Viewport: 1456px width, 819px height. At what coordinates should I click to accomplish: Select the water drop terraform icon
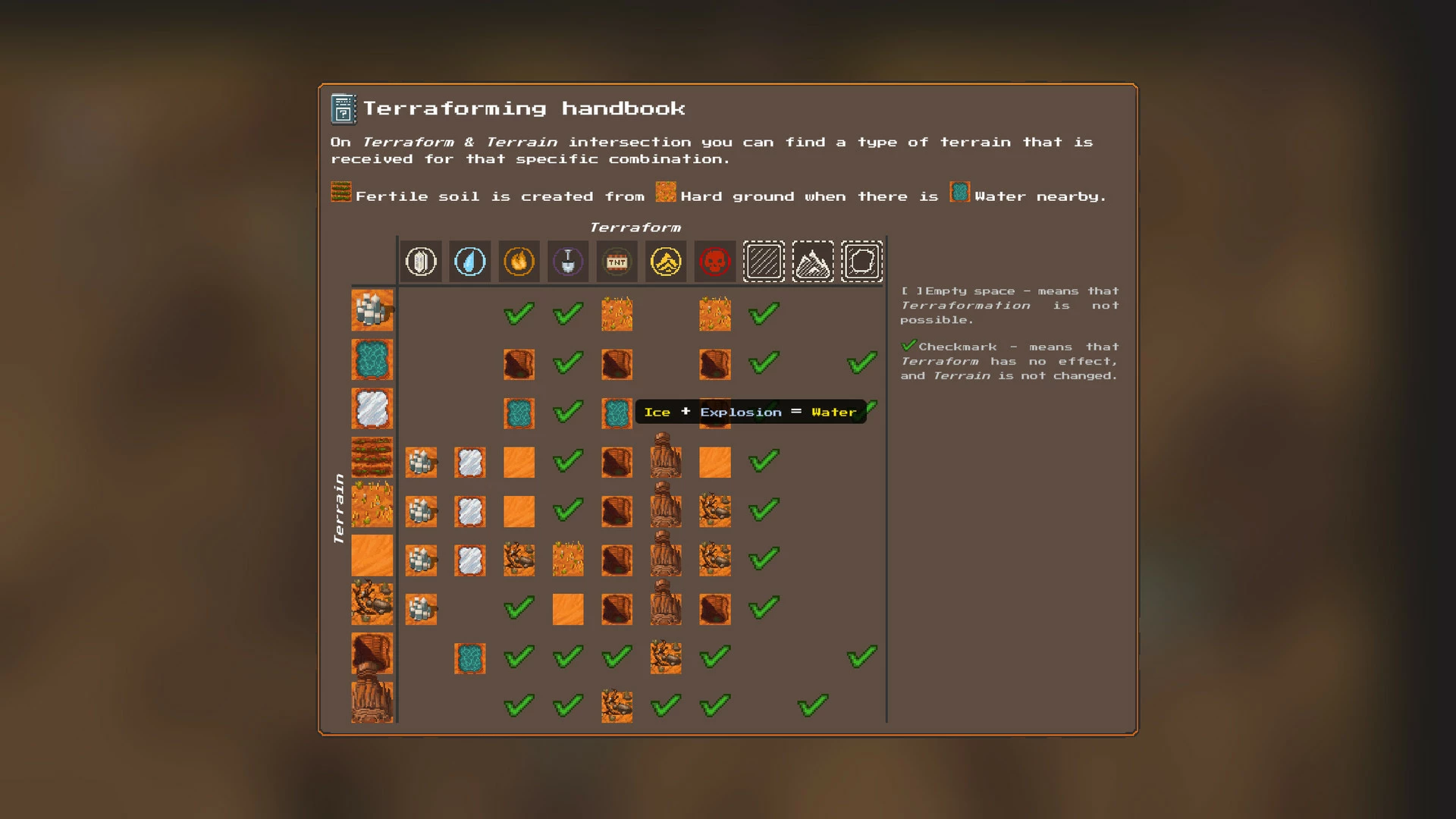pyautogui.click(x=469, y=262)
